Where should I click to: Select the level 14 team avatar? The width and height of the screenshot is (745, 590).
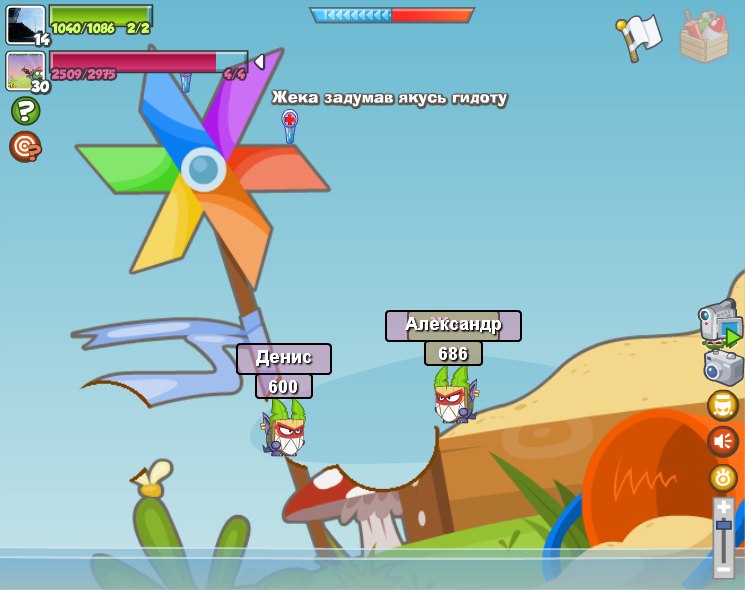pyautogui.click(x=25, y=25)
